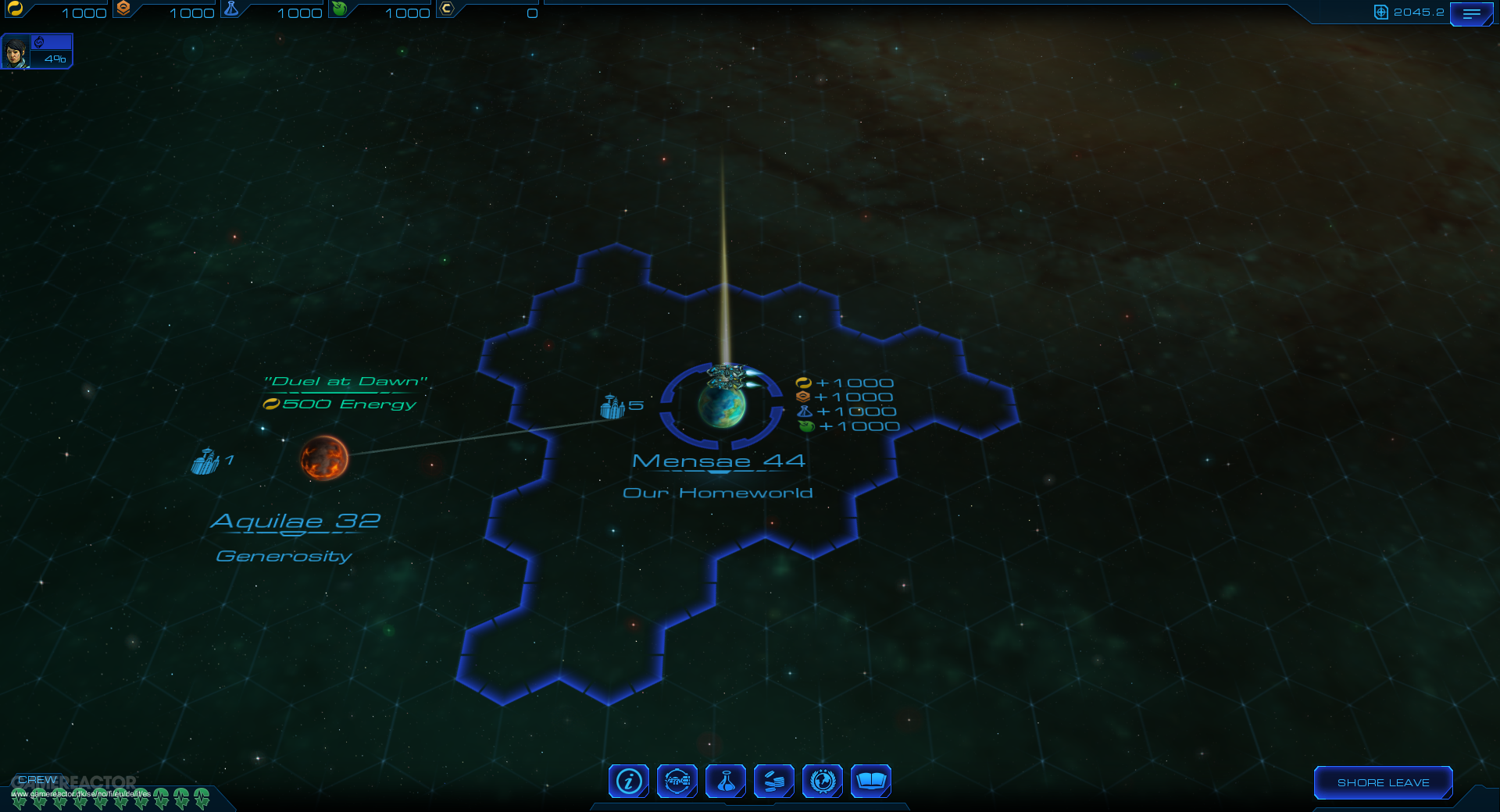
Task: Click the Shore Leave button
Action: click(x=1383, y=782)
